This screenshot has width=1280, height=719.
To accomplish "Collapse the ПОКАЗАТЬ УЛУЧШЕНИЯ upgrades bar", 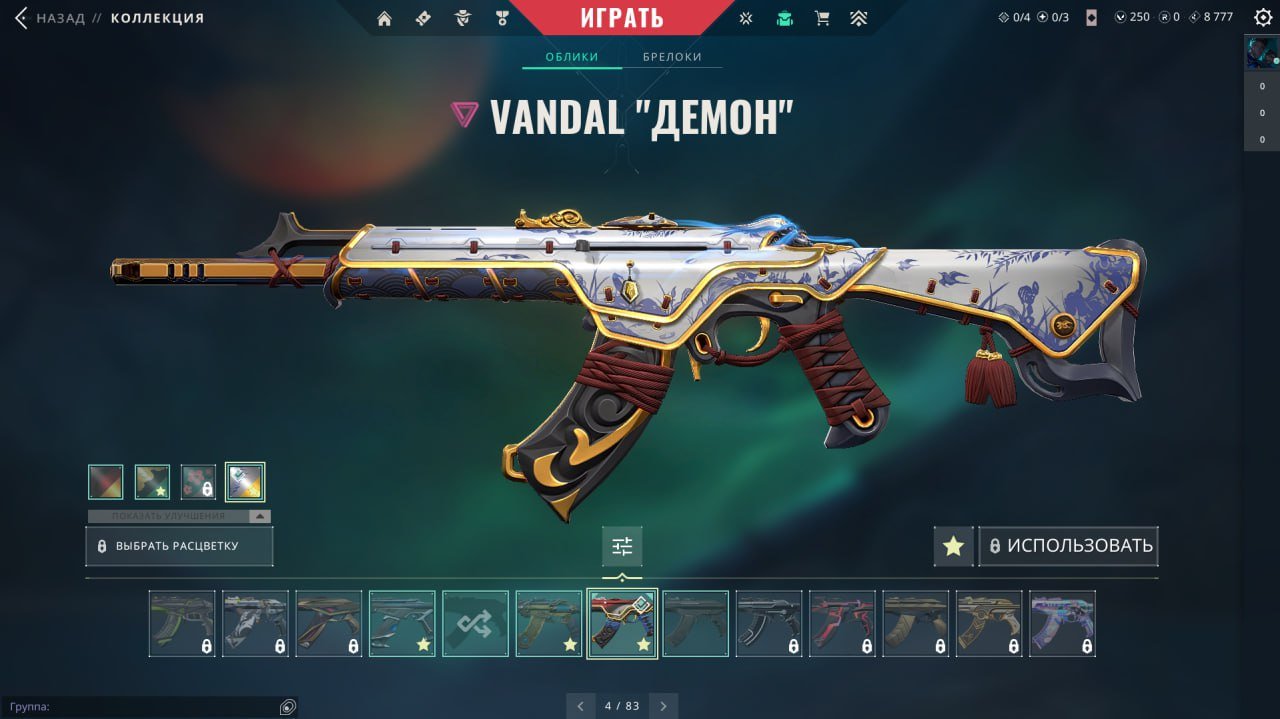I will tap(260, 516).
